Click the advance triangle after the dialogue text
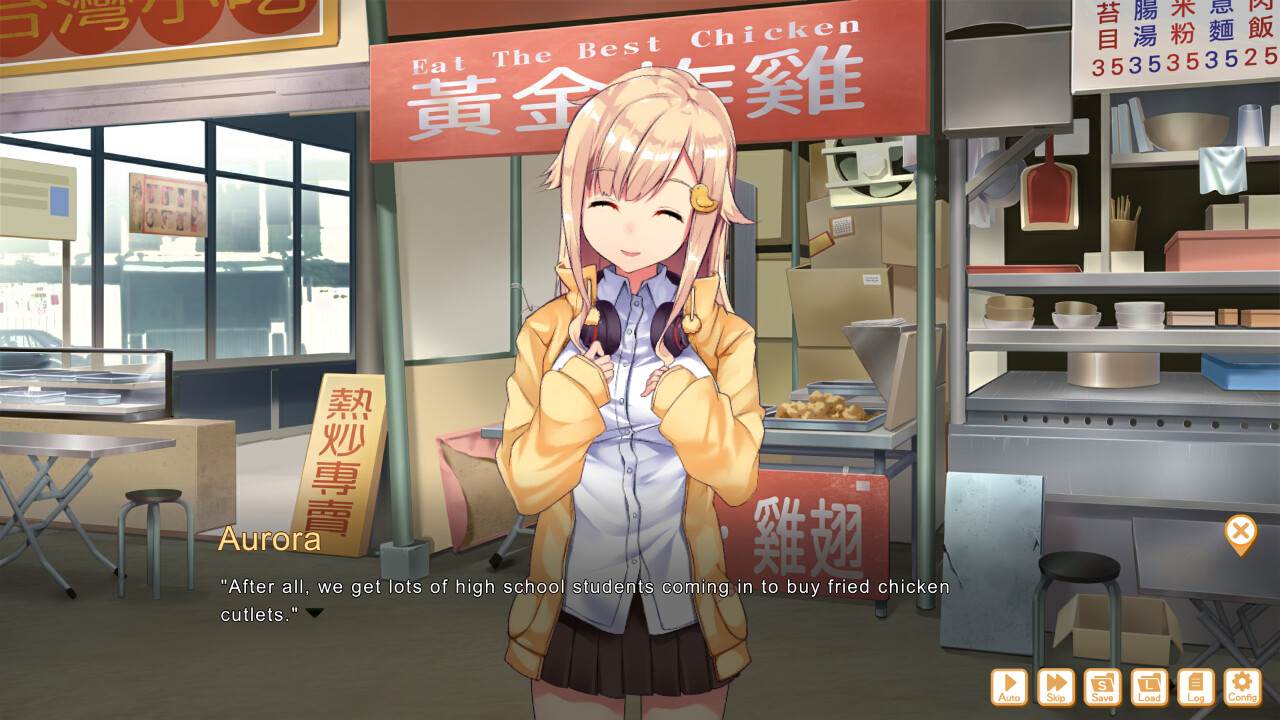1280x720 pixels. coord(316,616)
